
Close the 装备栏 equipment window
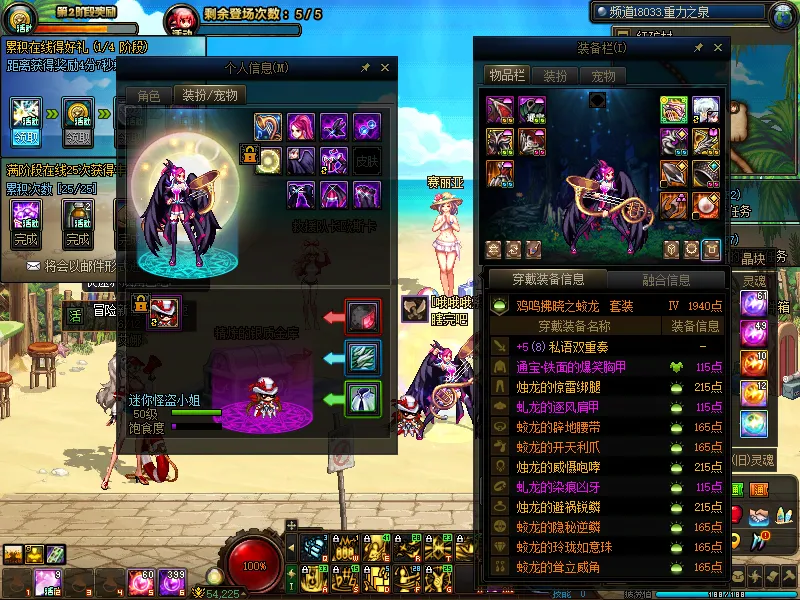[720, 48]
